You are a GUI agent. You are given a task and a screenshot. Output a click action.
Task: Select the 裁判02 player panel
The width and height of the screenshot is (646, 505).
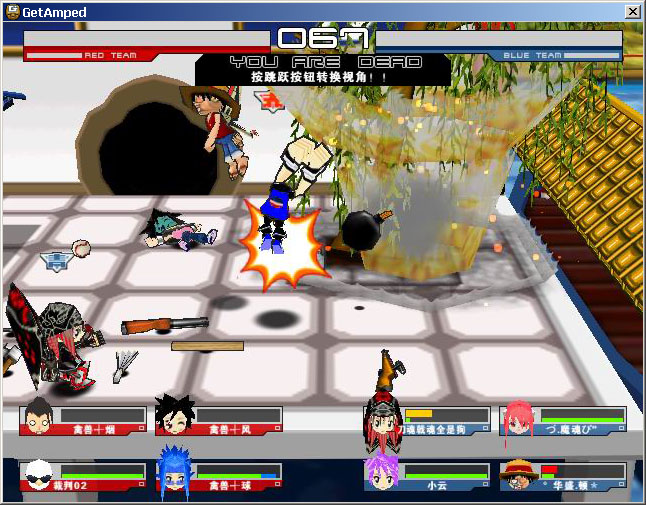84,476
